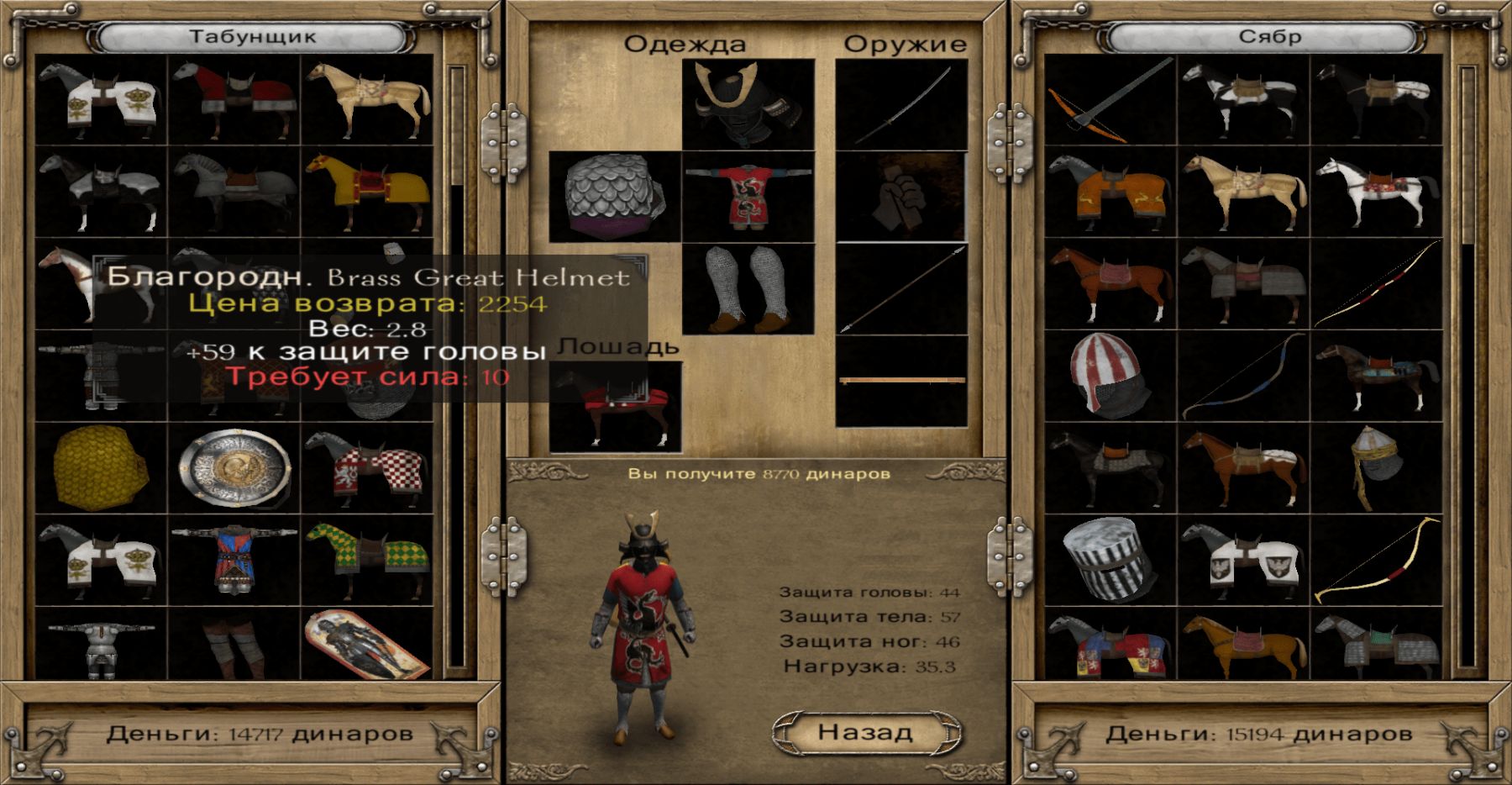Choose the red-white checkered caparison horse
Screen dimensions: 1512x785
pos(367,468)
